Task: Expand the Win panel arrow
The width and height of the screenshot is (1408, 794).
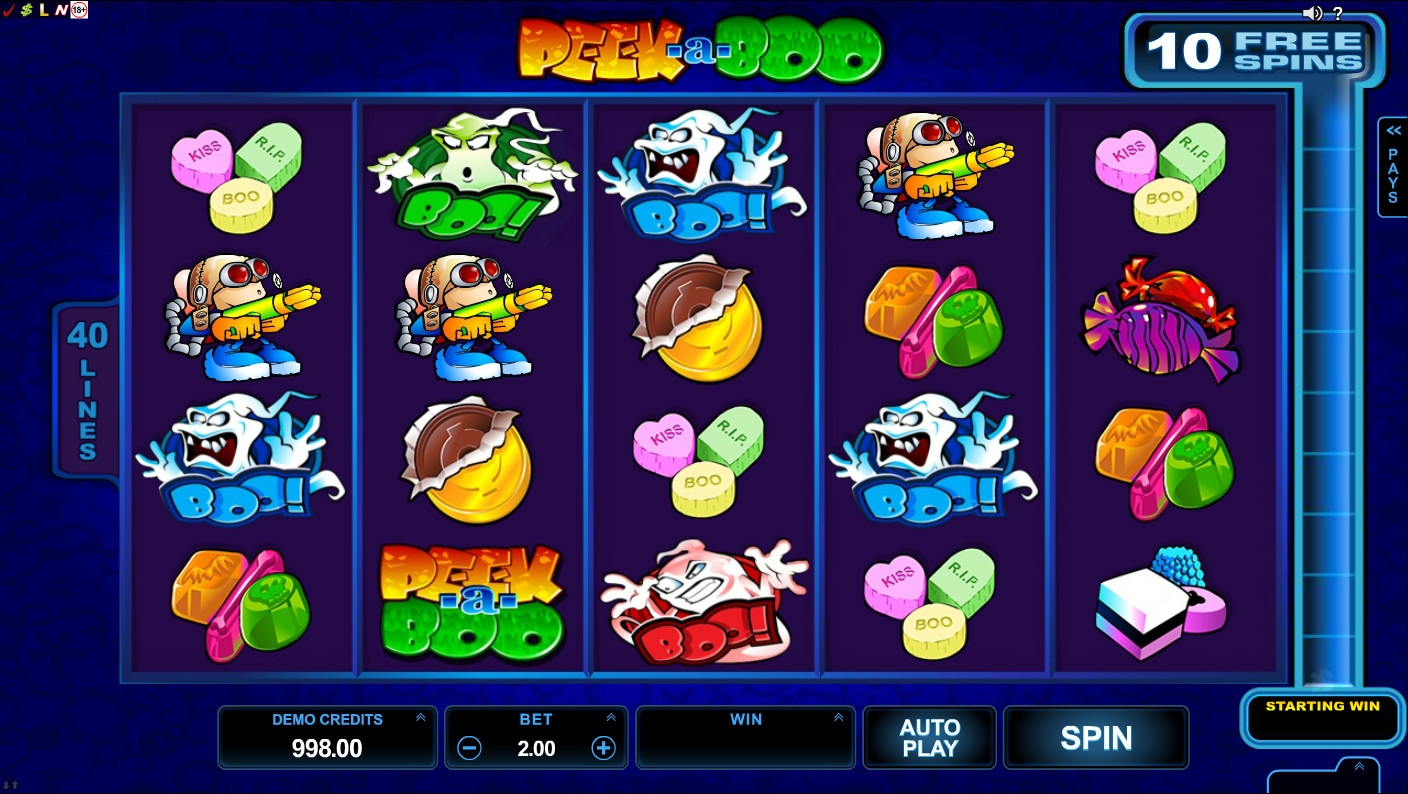Action: 838,718
